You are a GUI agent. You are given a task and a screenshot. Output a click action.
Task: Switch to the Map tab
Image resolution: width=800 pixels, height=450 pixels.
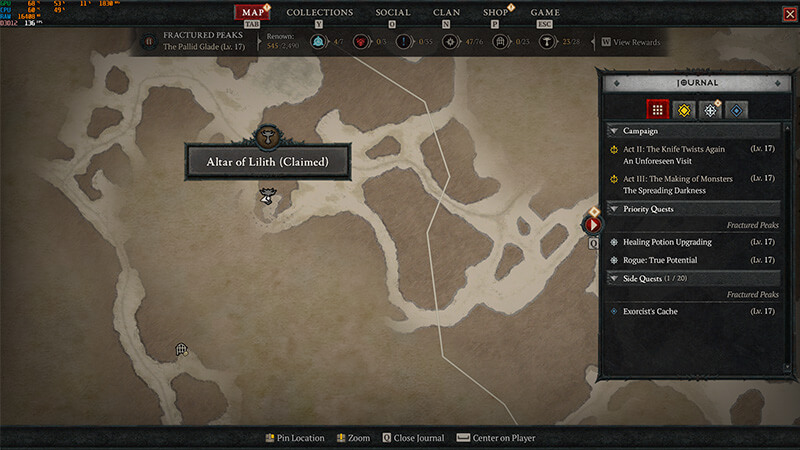coord(253,13)
